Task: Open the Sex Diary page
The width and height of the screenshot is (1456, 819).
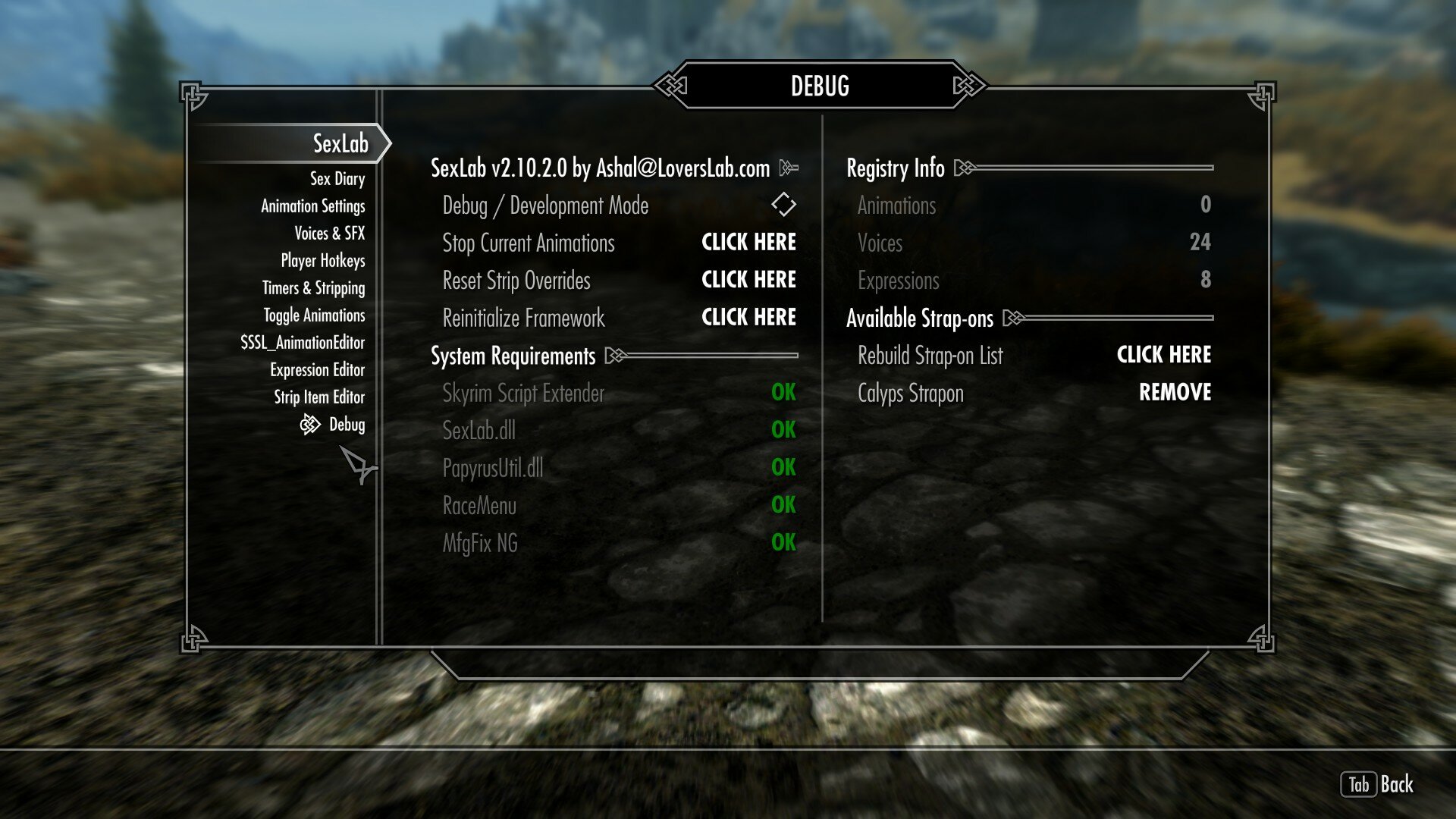Action: click(x=337, y=179)
